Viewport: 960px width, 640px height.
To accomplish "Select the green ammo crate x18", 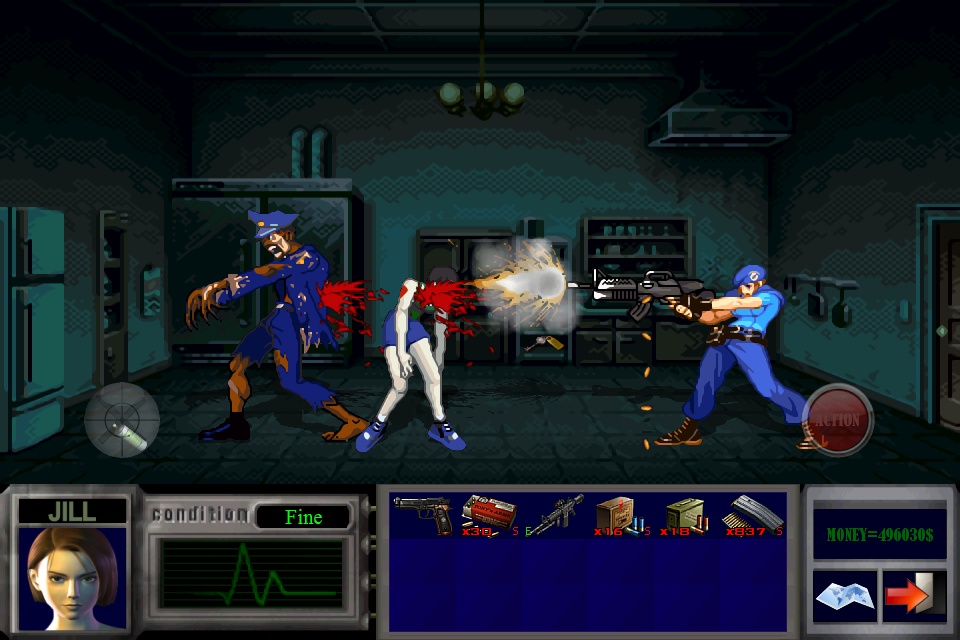I will pos(686,514).
